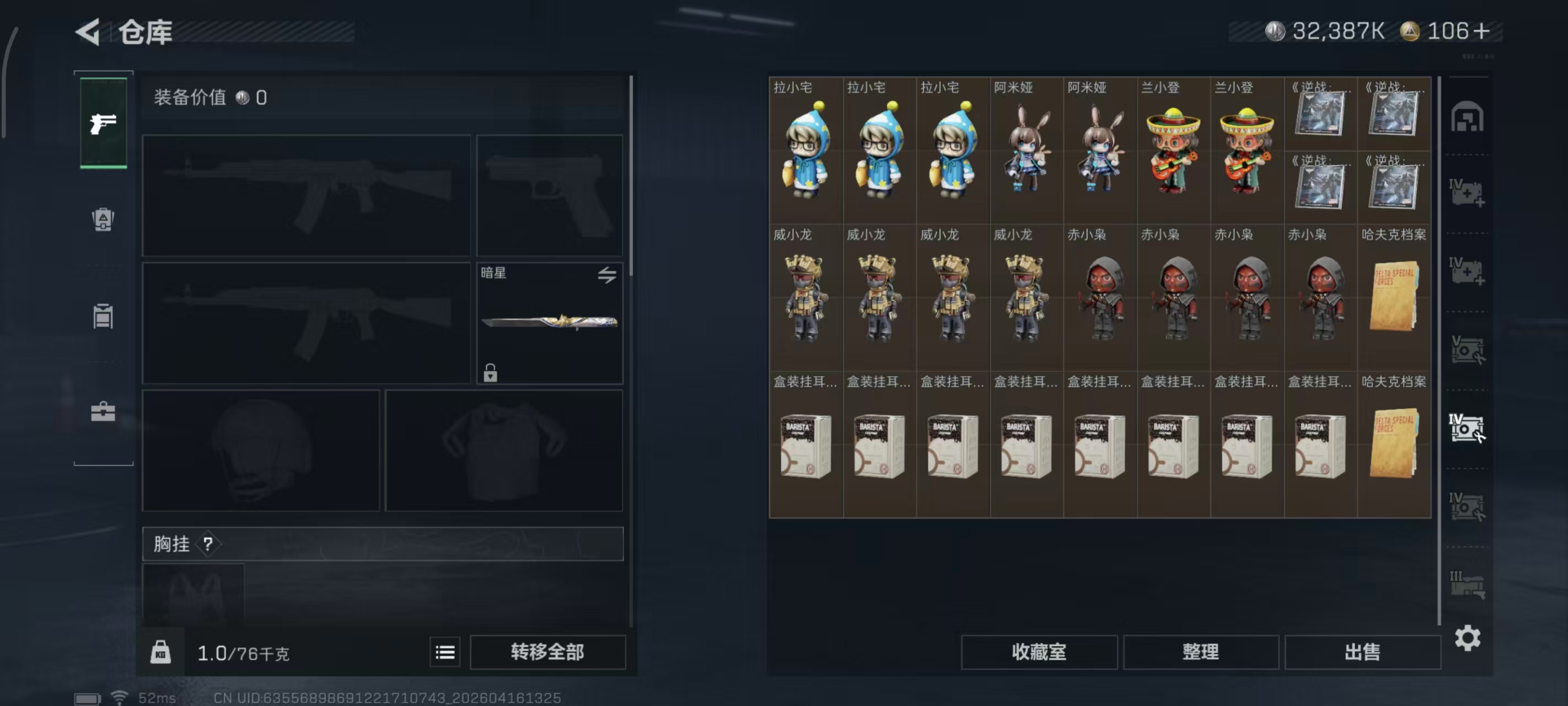Open the ? help next to 胸挂
This screenshot has width=1568, height=706.
(x=207, y=544)
